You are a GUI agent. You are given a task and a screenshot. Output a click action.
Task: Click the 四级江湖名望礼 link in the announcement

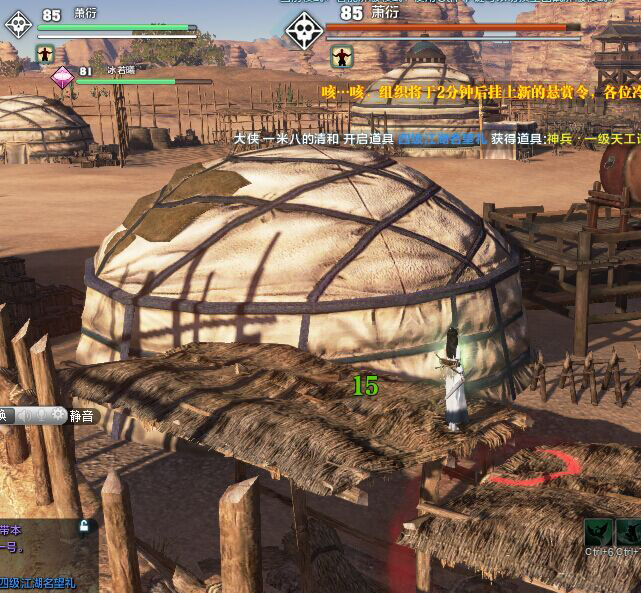click(x=441, y=139)
